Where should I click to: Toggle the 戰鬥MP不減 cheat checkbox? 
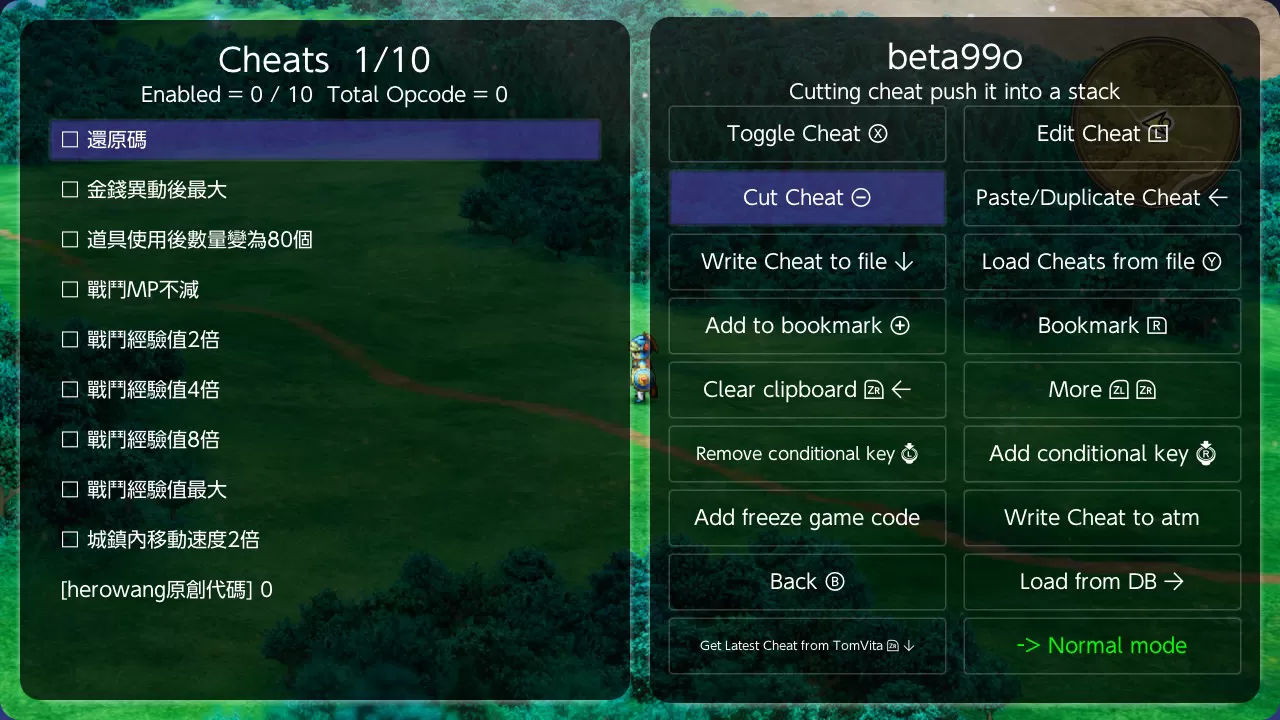tap(70, 290)
